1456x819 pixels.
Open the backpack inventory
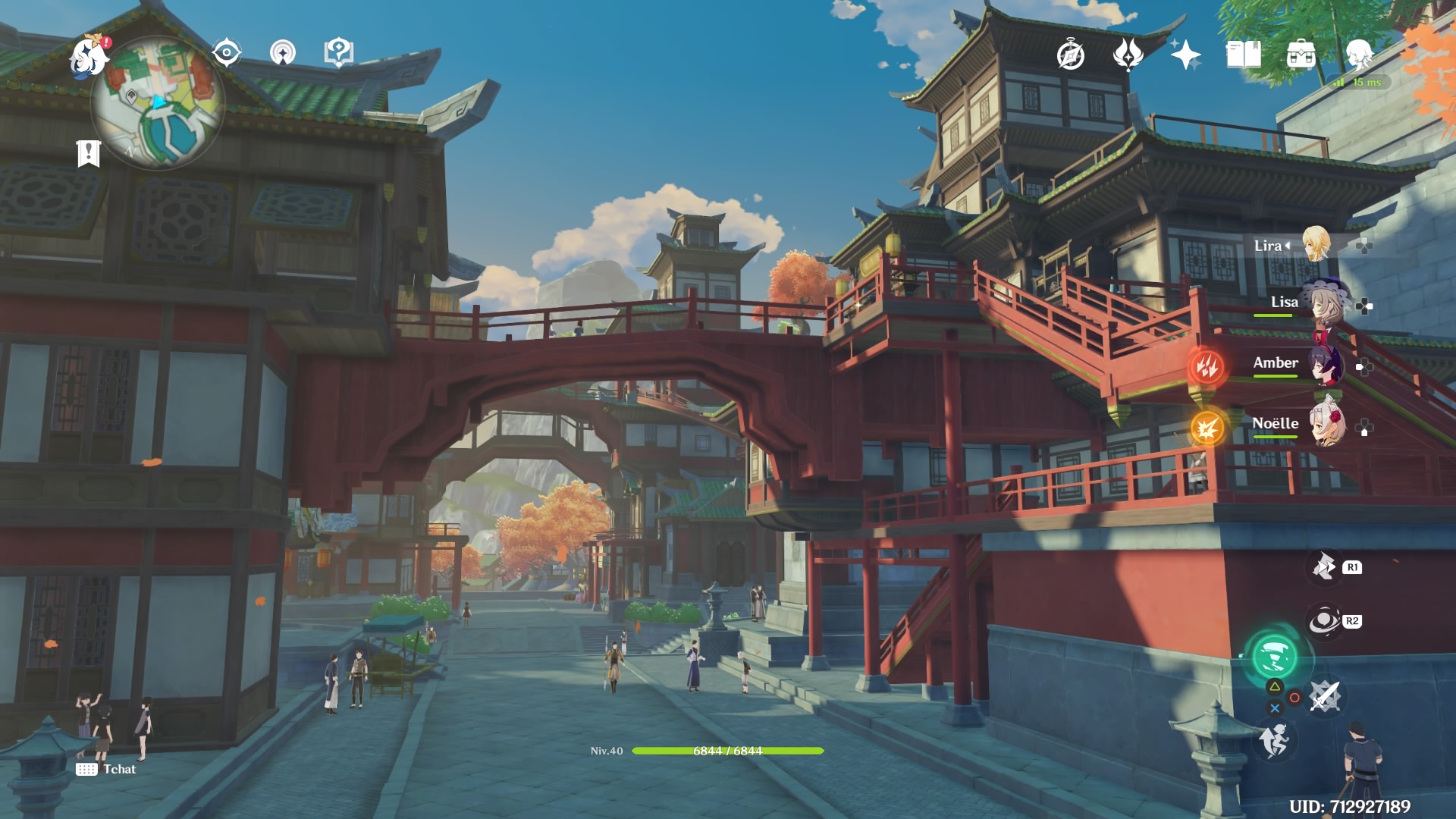[x=1301, y=55]
